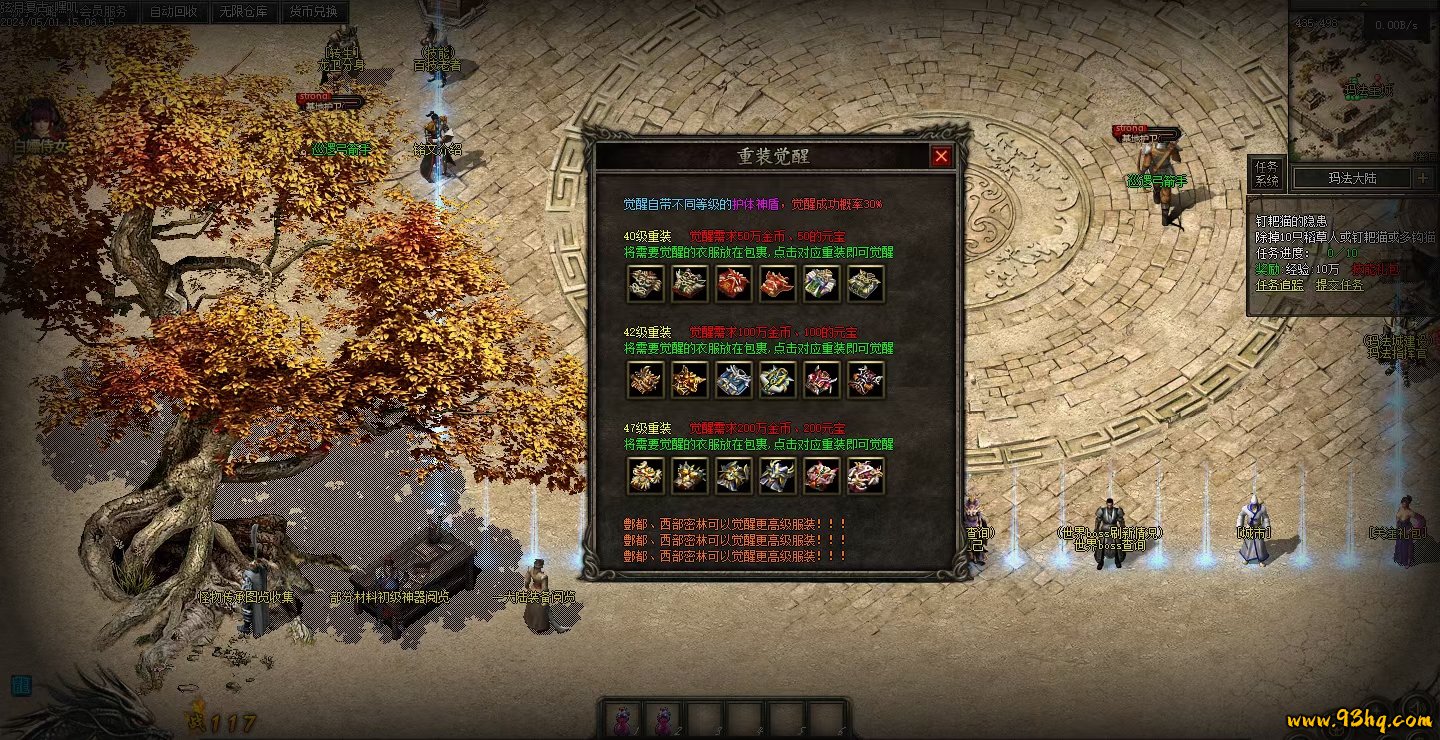
Task: Open the 无限仓库 unlimited warehouse
Action: (244, 12)
